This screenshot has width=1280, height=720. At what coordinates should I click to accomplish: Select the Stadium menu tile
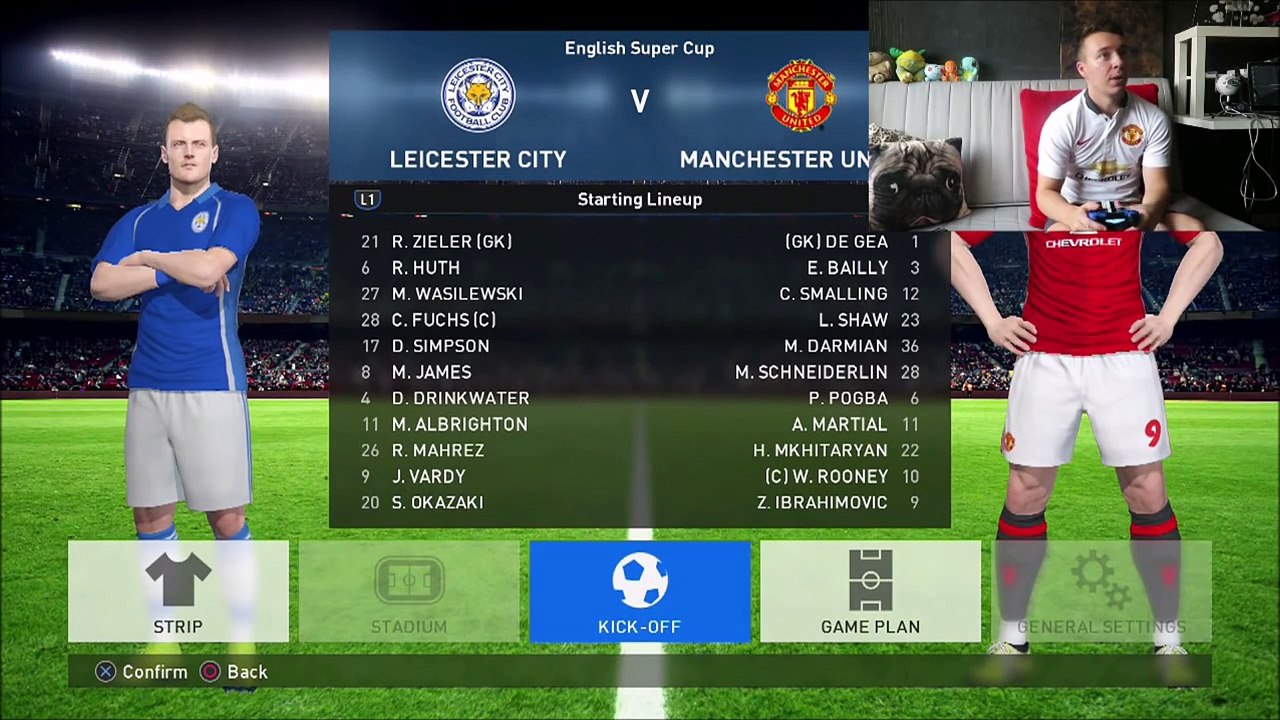tap(409, 592)
